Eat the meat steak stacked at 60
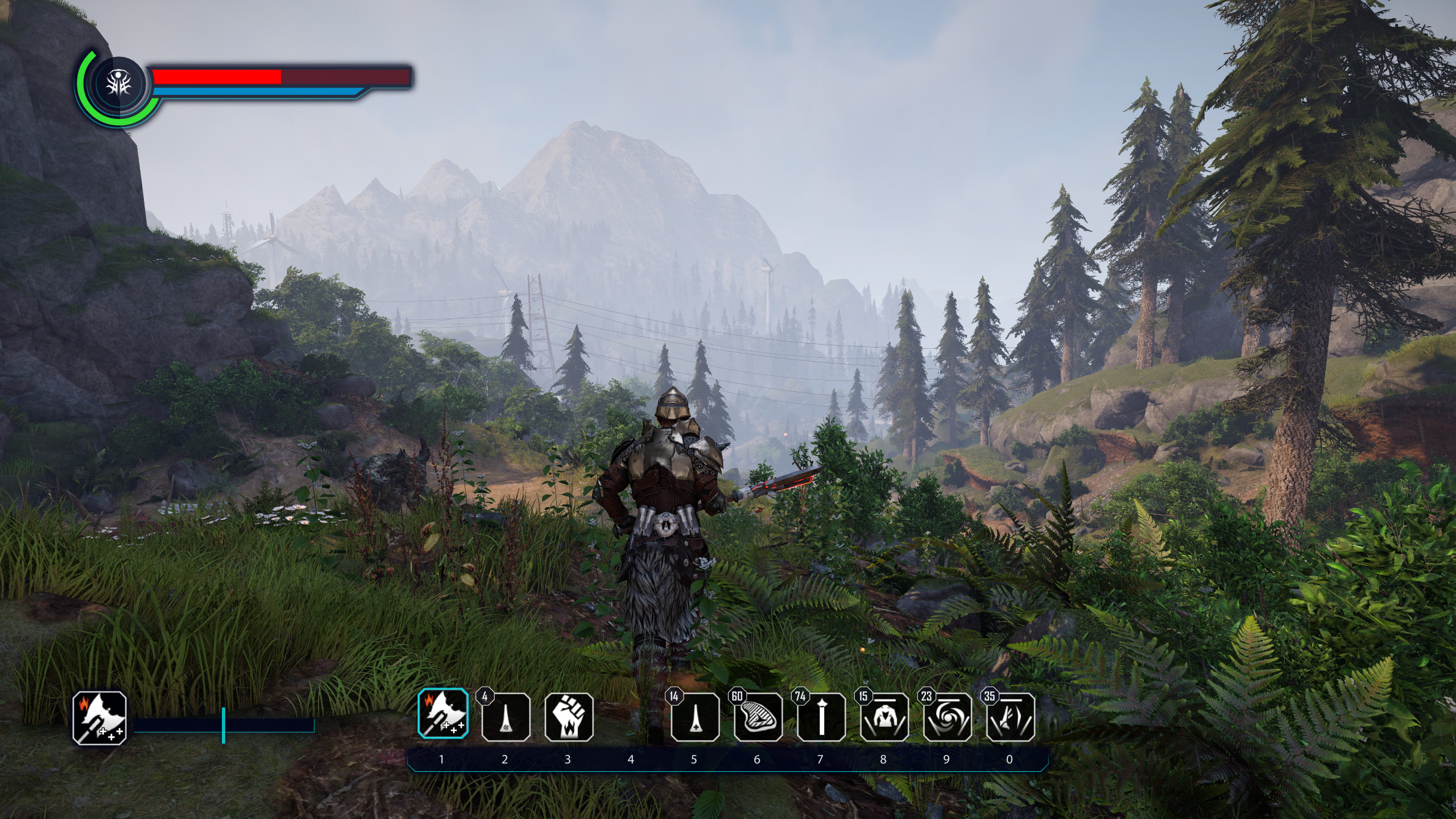The width and height of the screenshot is (1456, 819). 758,717
